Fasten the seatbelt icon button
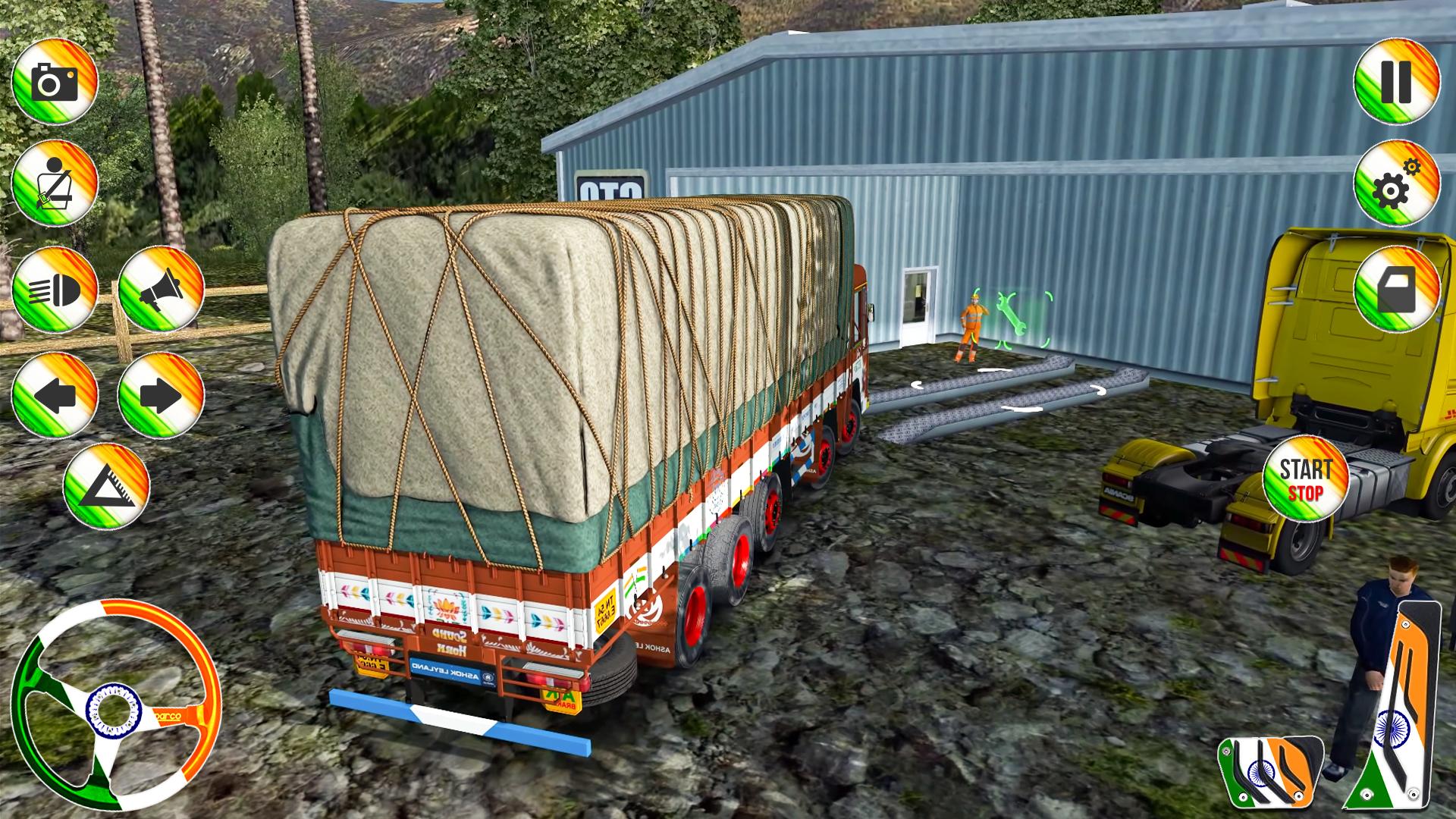Image resolution: width=1456 pixels, height=819 pixels. (x=55, y=183)
